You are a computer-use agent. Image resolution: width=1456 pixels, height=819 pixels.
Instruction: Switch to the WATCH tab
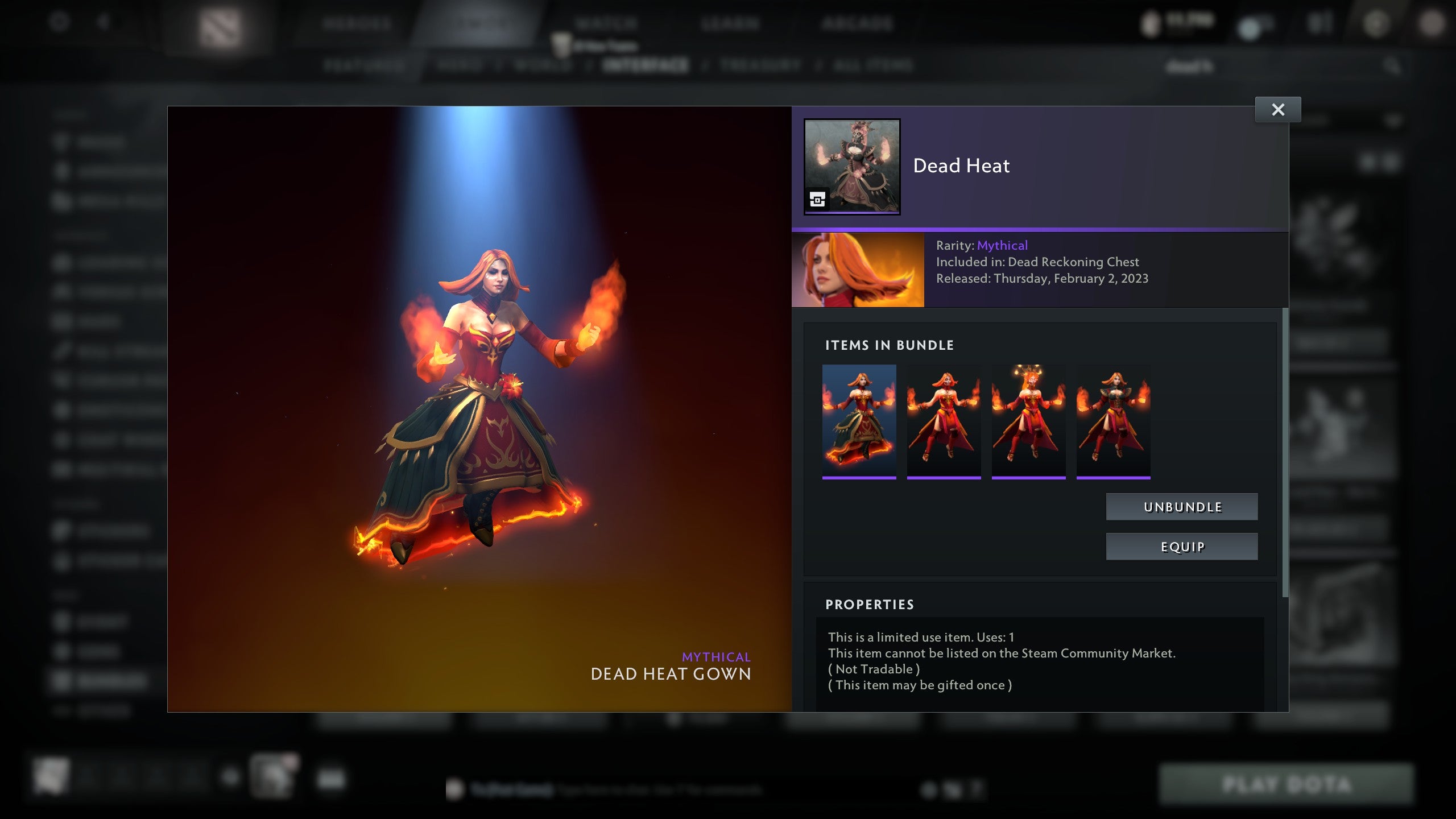(x=606, y=24)
